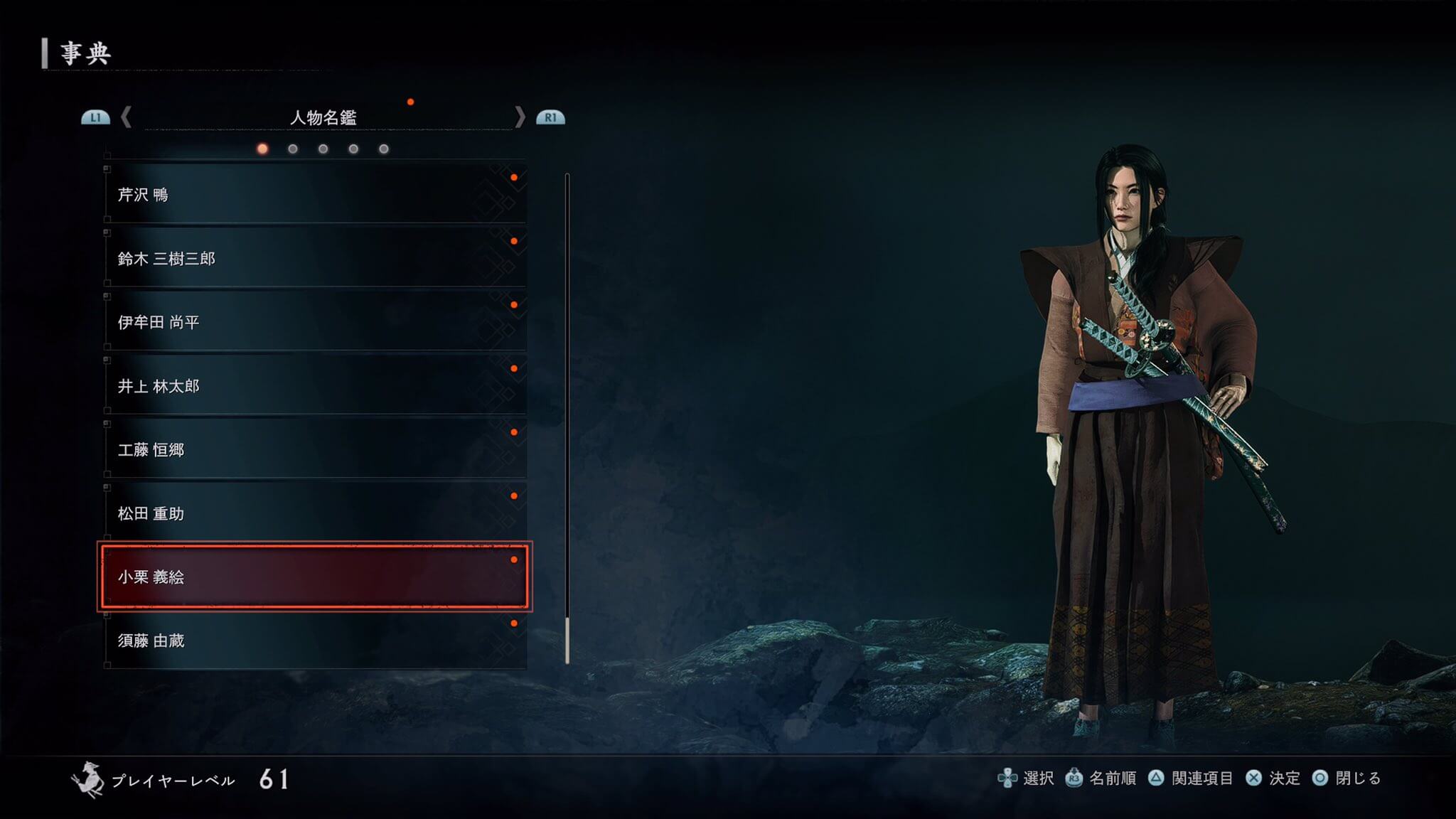Open the 工藤 恒郷 entry
Image resolution: width=1456 pixels, height=819 pixels.
pos(315,449)
